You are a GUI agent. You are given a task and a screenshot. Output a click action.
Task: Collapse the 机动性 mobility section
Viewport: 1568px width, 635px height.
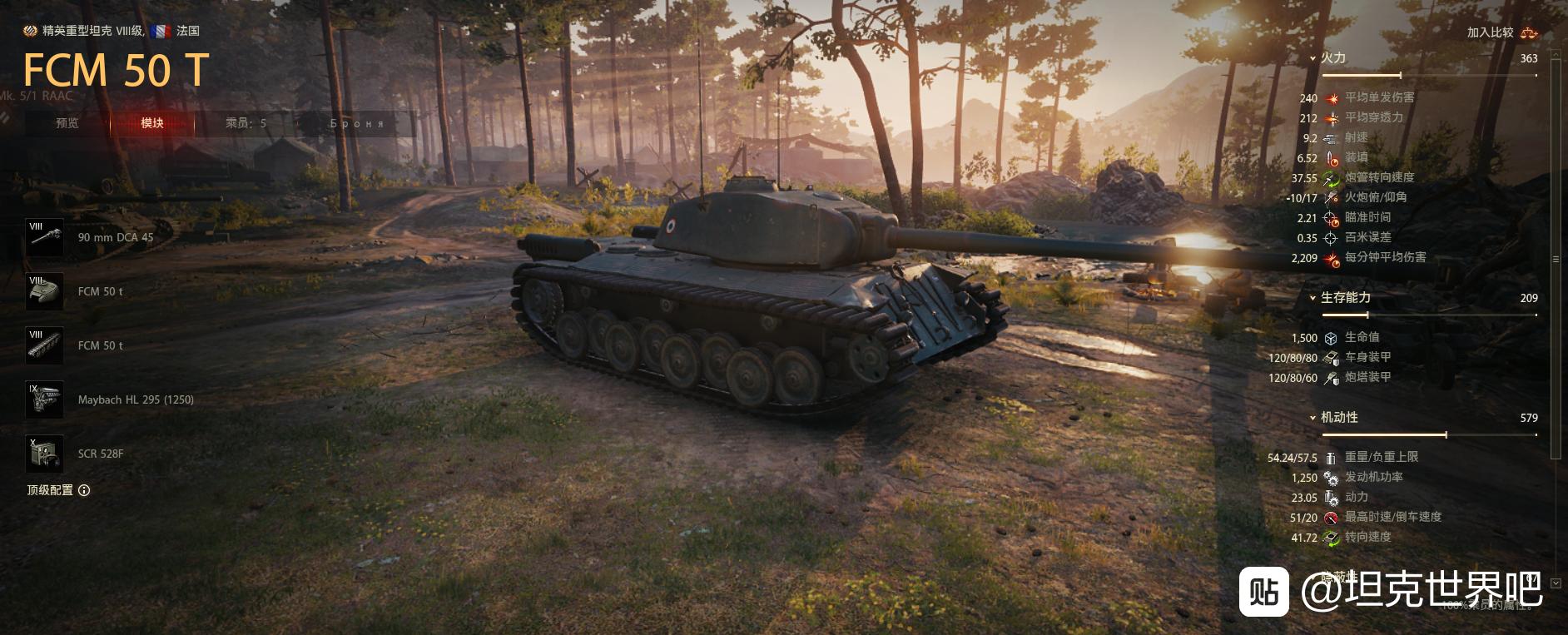pyautogui.click(x=1313, y=418)
